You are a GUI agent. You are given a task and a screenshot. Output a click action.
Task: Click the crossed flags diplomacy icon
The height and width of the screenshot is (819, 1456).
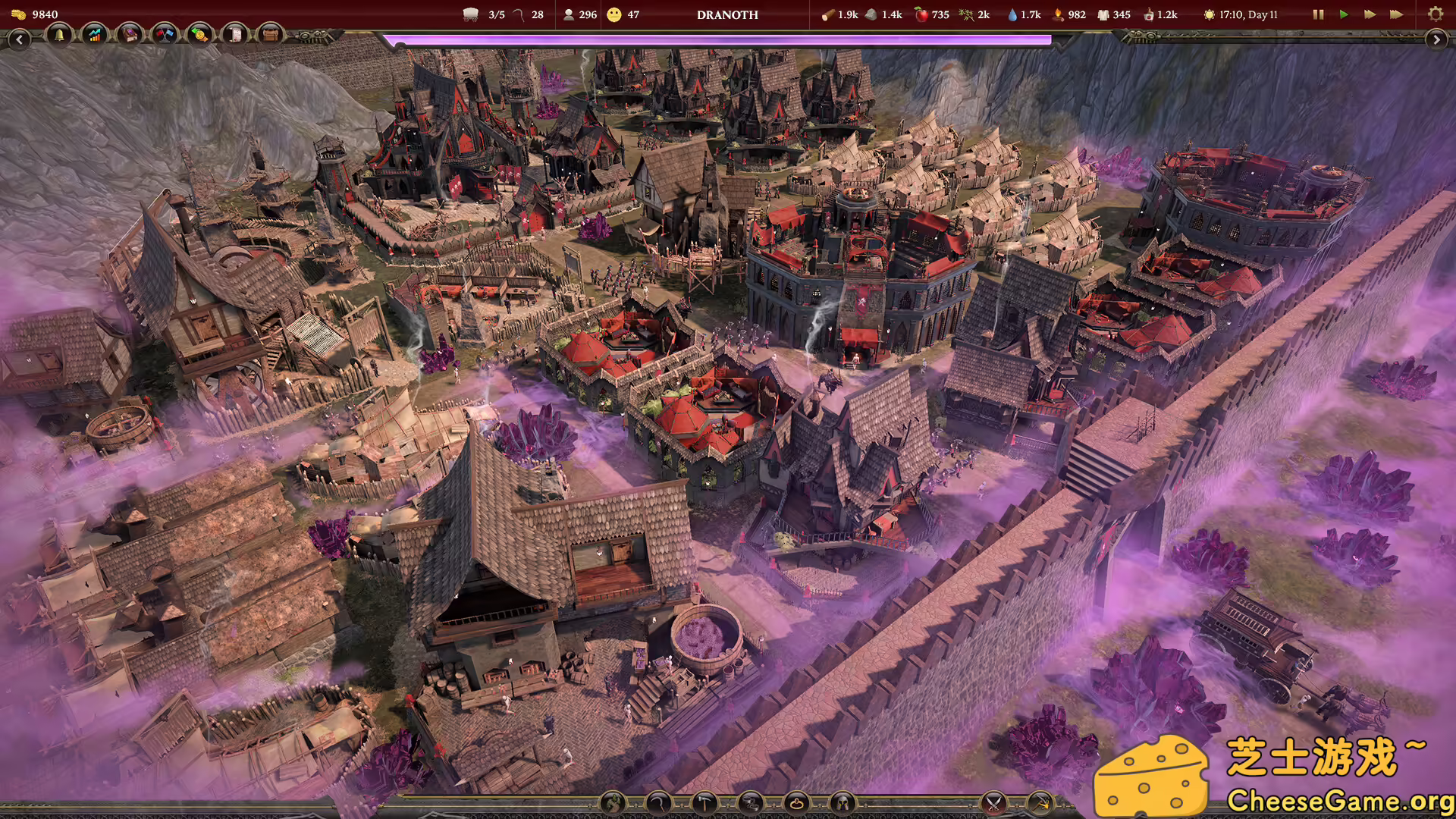click(164, 35)
